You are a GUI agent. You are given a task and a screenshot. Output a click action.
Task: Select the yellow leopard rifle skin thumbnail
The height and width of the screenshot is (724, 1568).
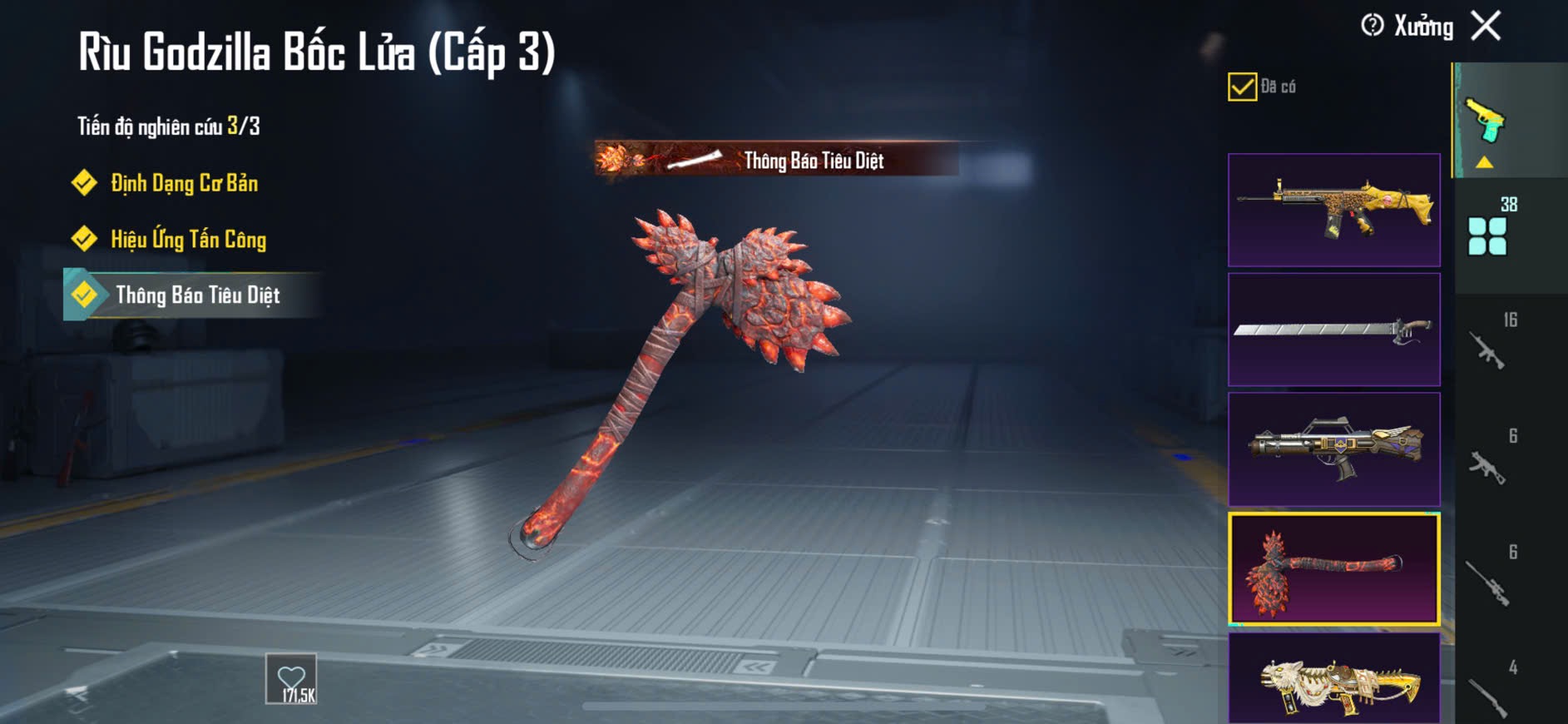[x=1333, y=210]
